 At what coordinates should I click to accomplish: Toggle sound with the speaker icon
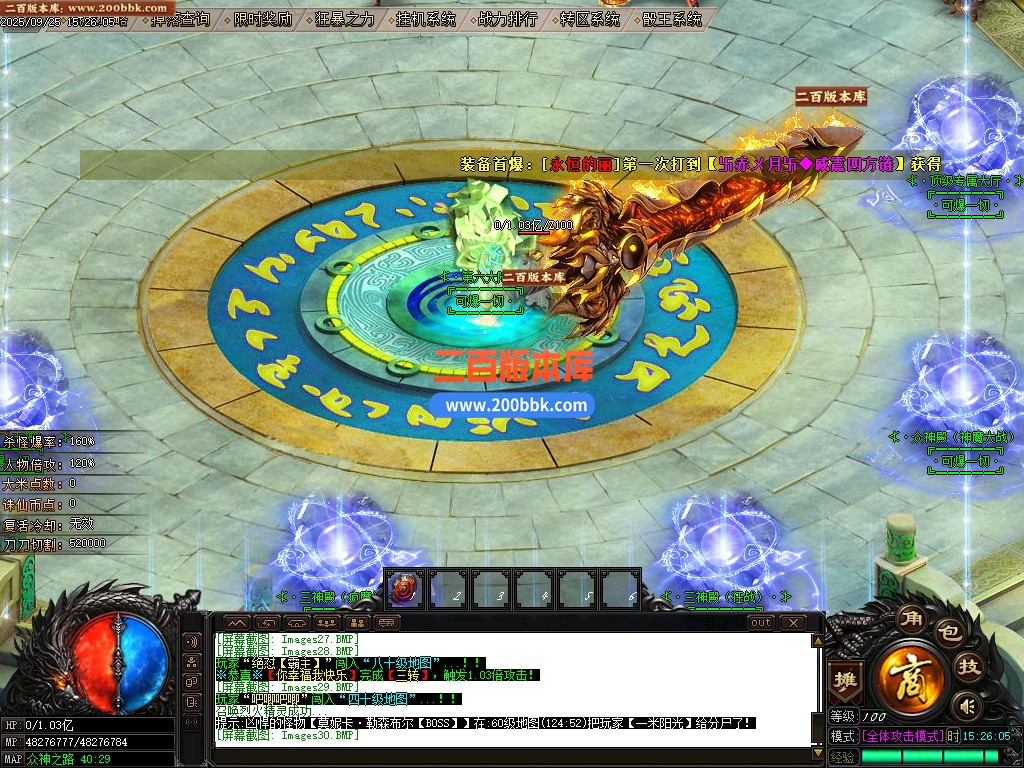tap(965, 707)
